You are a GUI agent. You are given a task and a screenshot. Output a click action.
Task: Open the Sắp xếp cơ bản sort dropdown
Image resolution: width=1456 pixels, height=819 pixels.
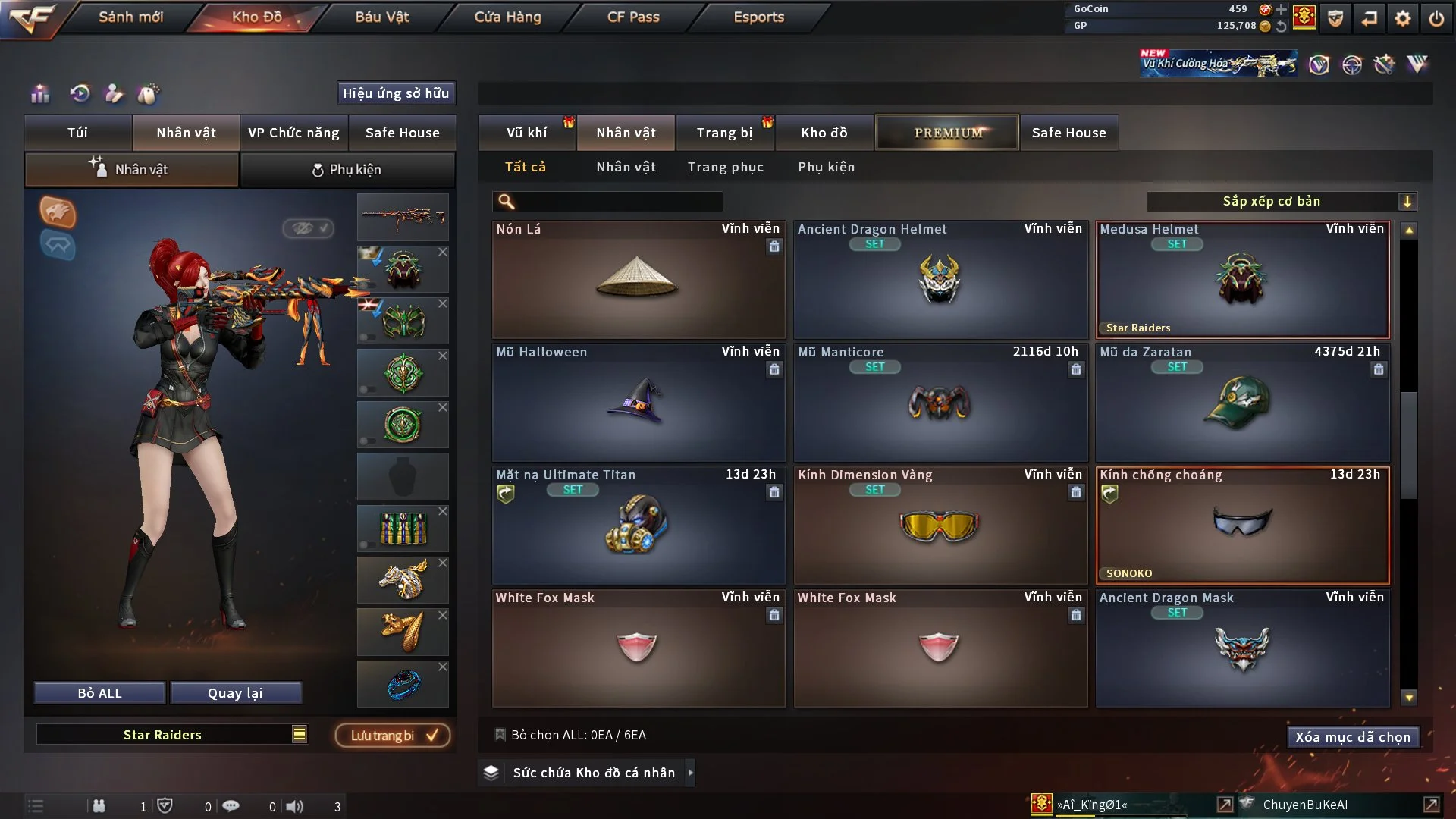pyautogui.click(x=1281, y=202)
